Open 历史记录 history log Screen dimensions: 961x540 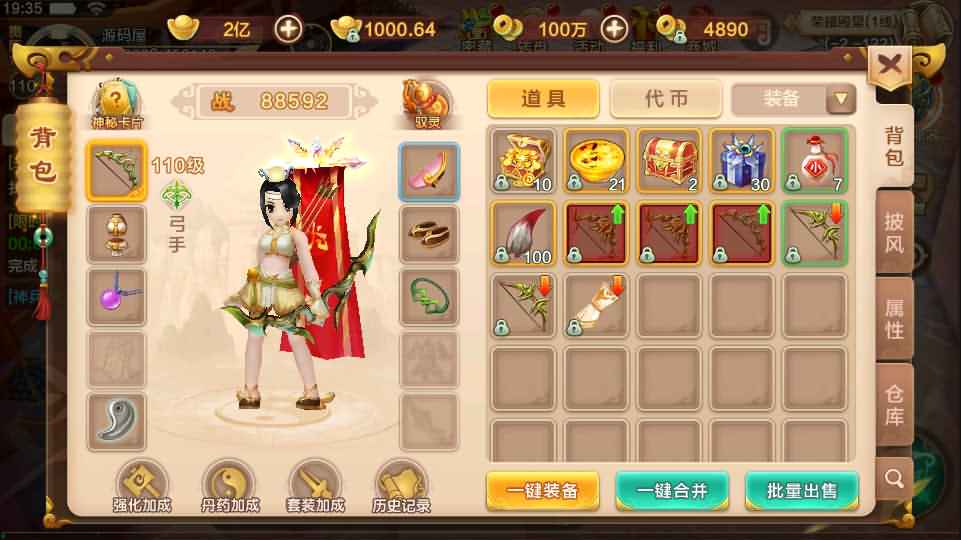tap(402, 487)
